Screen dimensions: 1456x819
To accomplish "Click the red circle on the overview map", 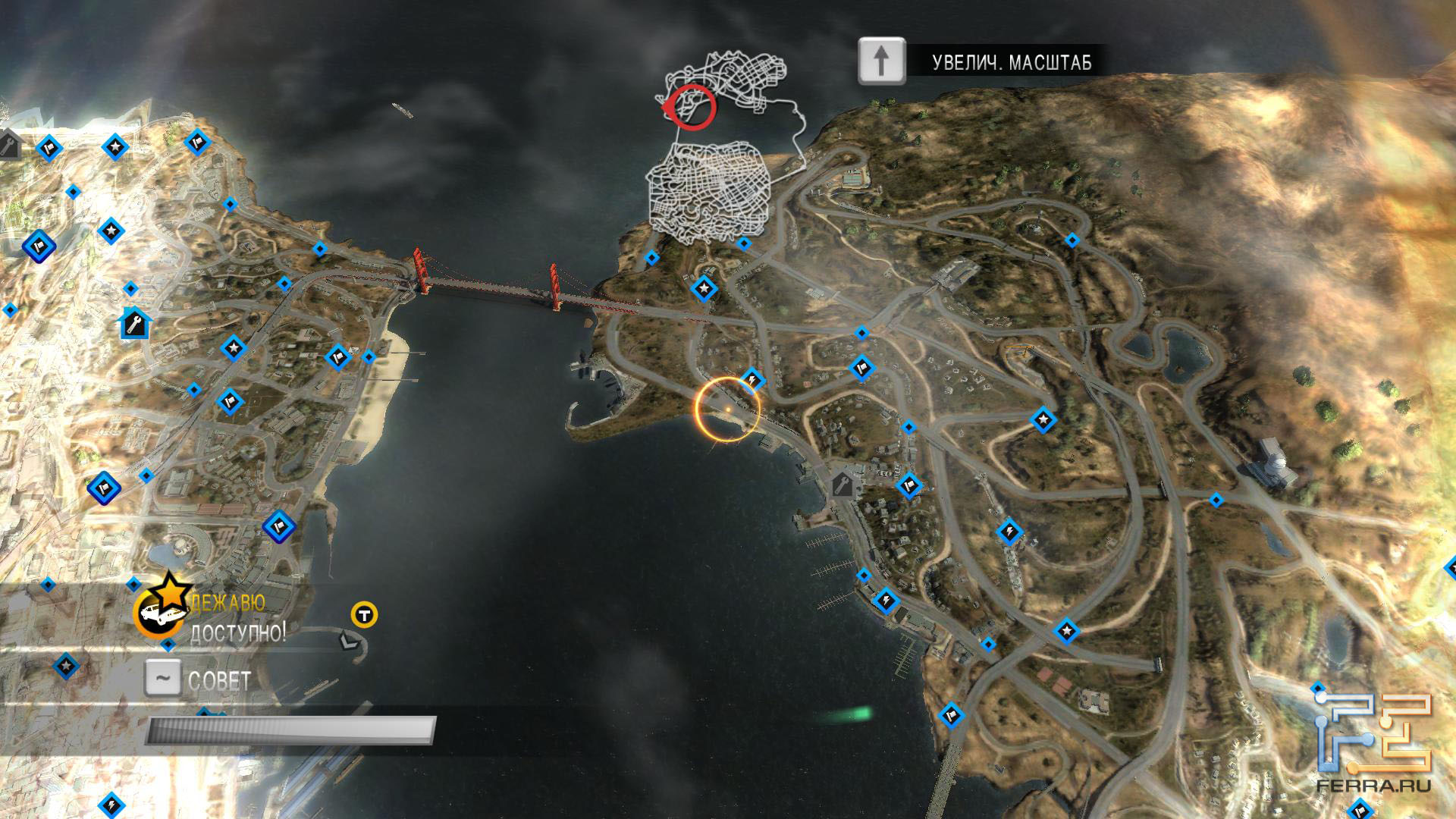I will click(691, 108).
